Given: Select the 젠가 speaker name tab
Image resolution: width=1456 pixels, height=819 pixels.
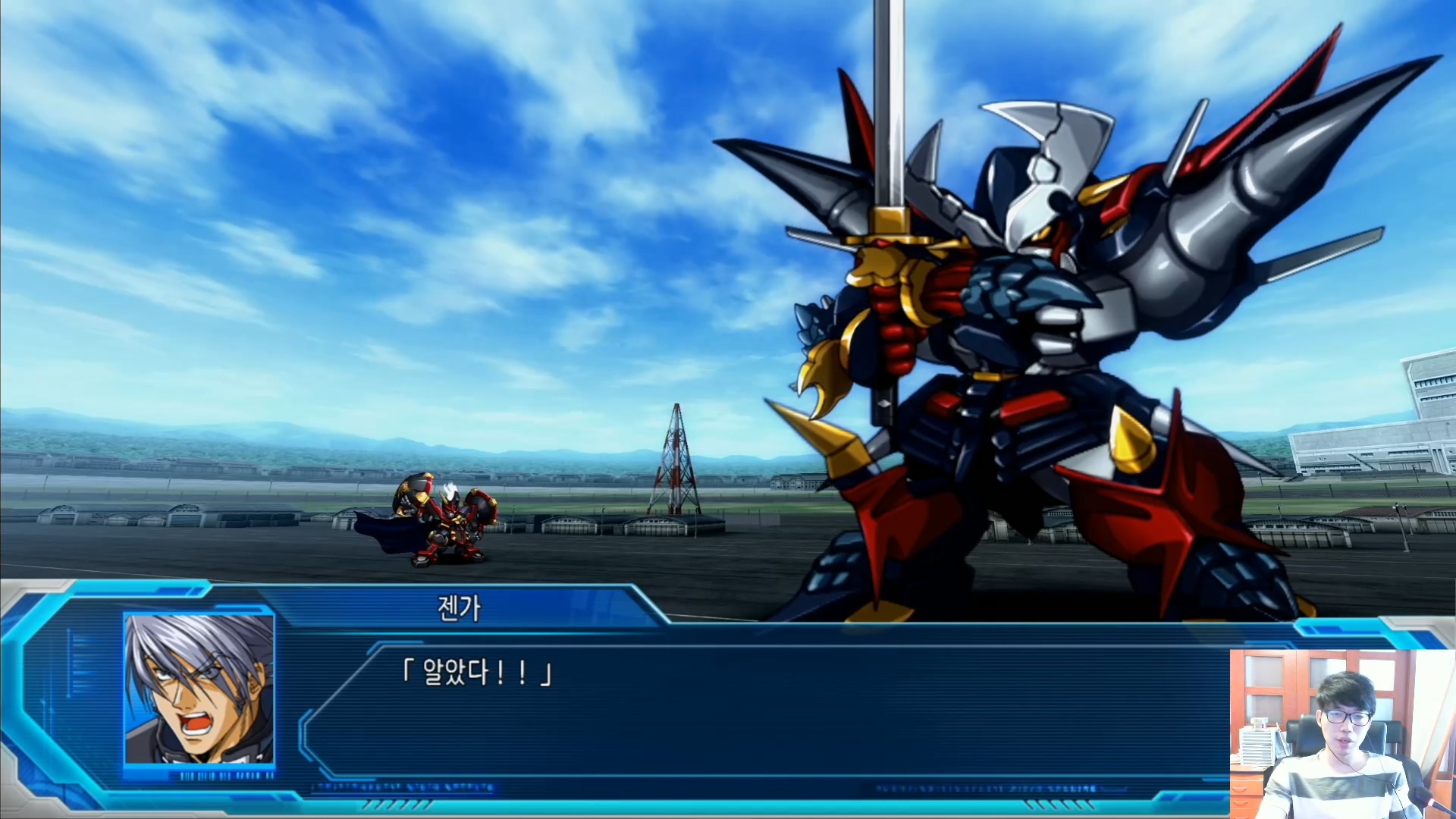Looking at the screenshot, I should coord(459,607).
